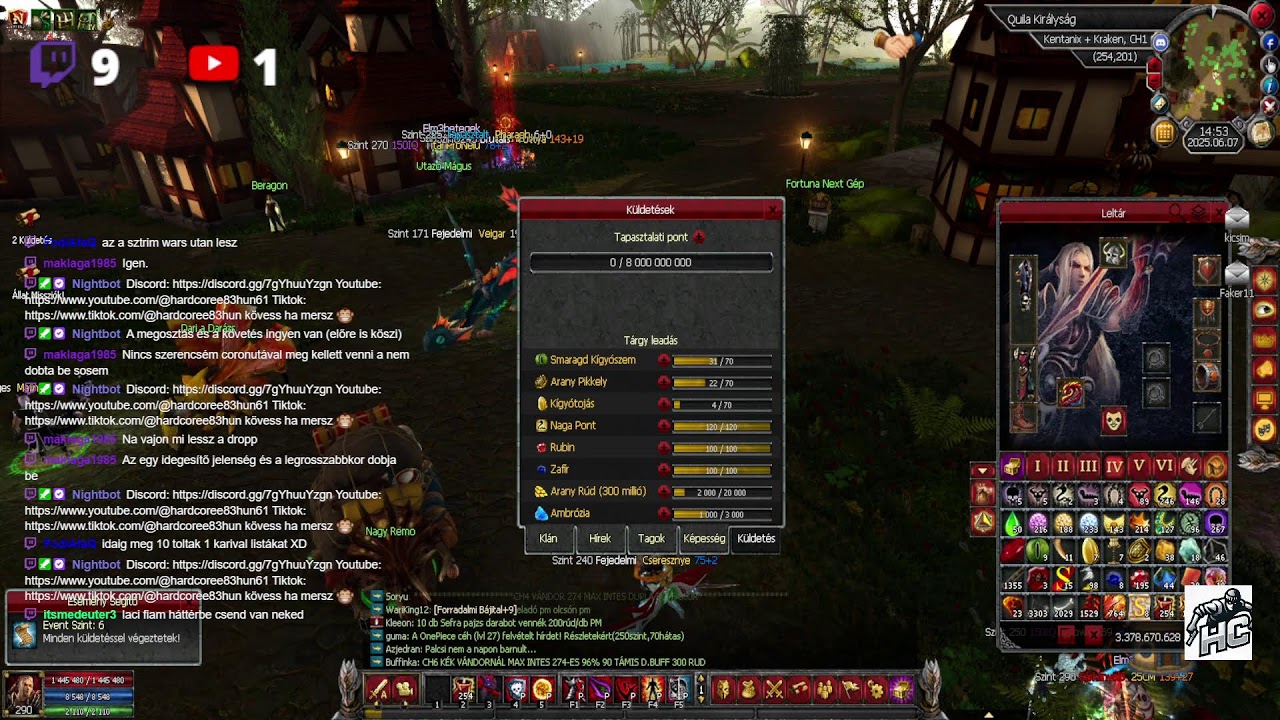Viewport: 1280px width, 720px height.
Task: Click the treasure chest button on taskbar
Action: (x=902, y=689)
